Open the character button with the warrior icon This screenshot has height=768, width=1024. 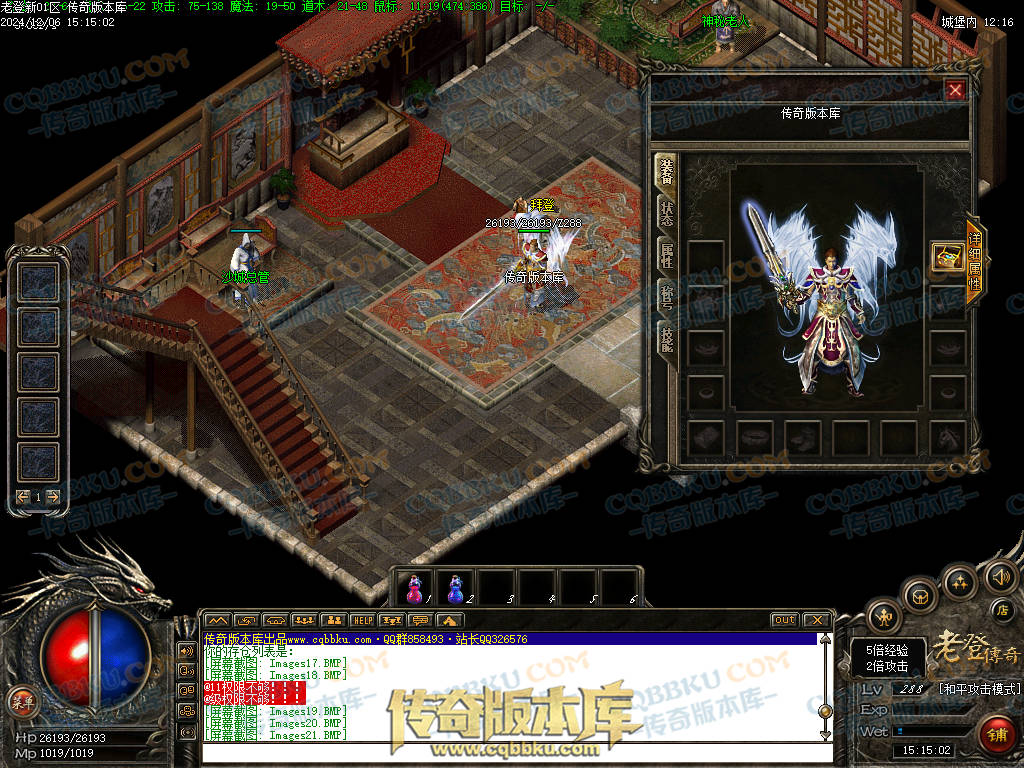point(884,616)
